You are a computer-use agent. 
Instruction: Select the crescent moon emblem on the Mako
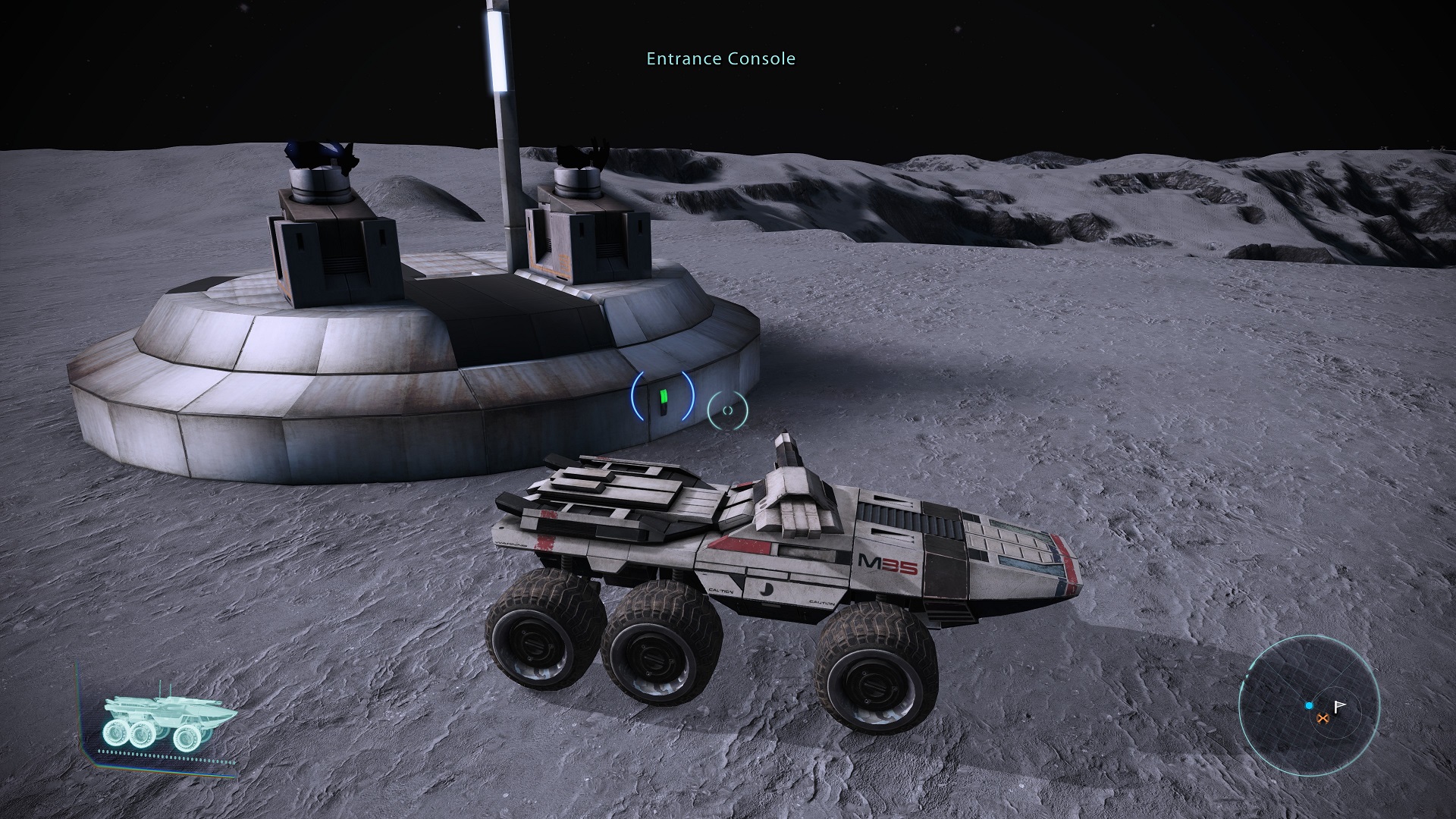tap(765, 590)
